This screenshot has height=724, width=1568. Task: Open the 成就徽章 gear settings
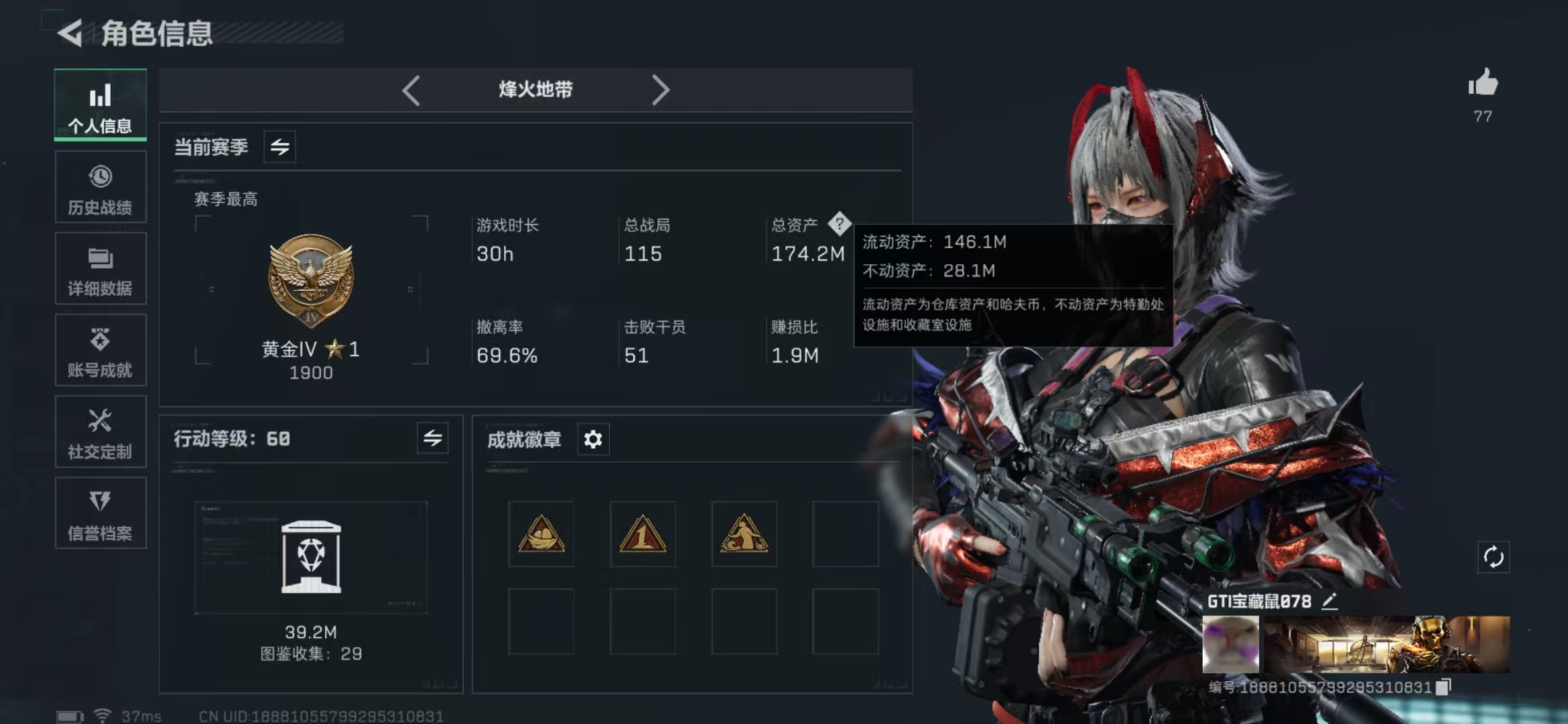point(593,440)
